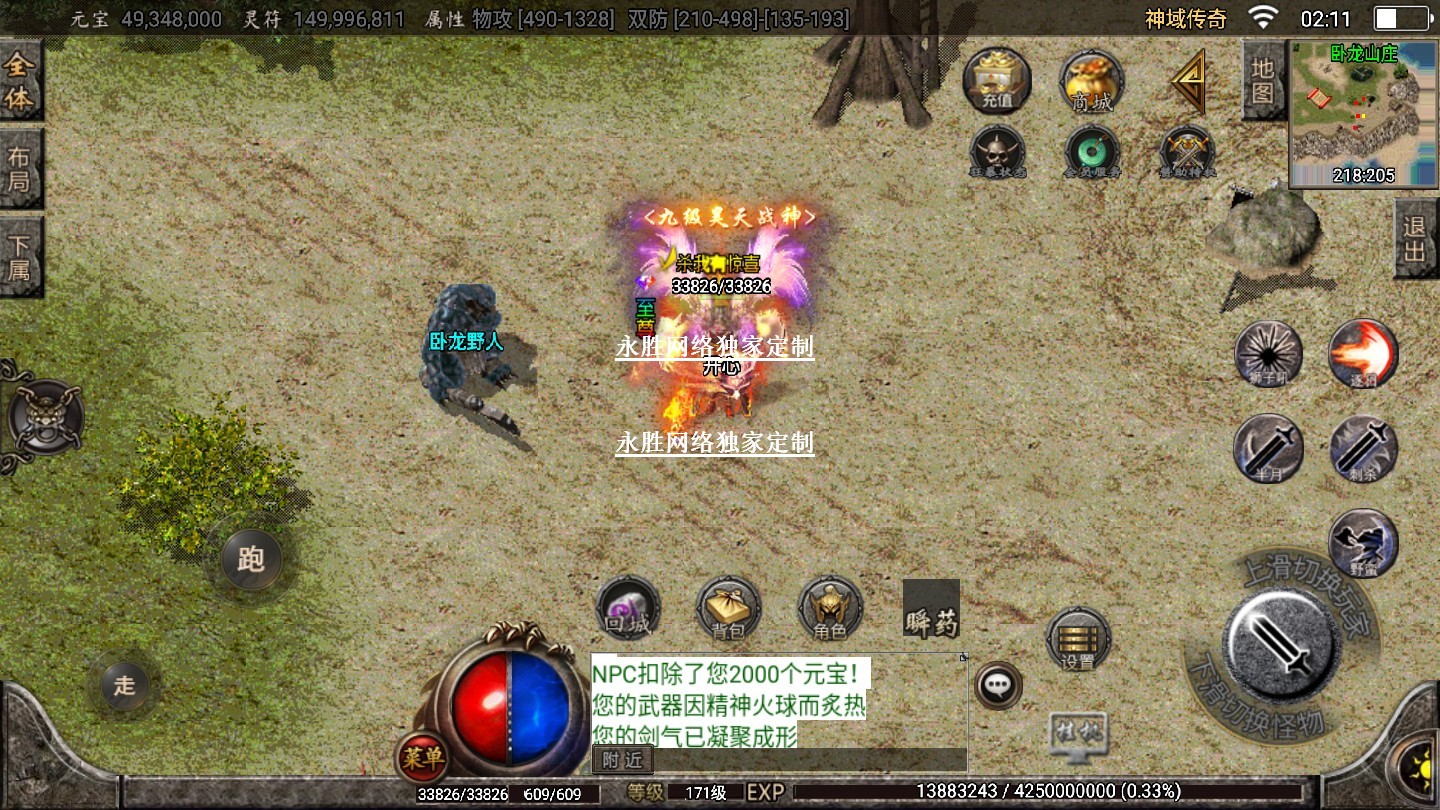
Task: Open the 商城 shop gold bag
Action: [1092, 81]
